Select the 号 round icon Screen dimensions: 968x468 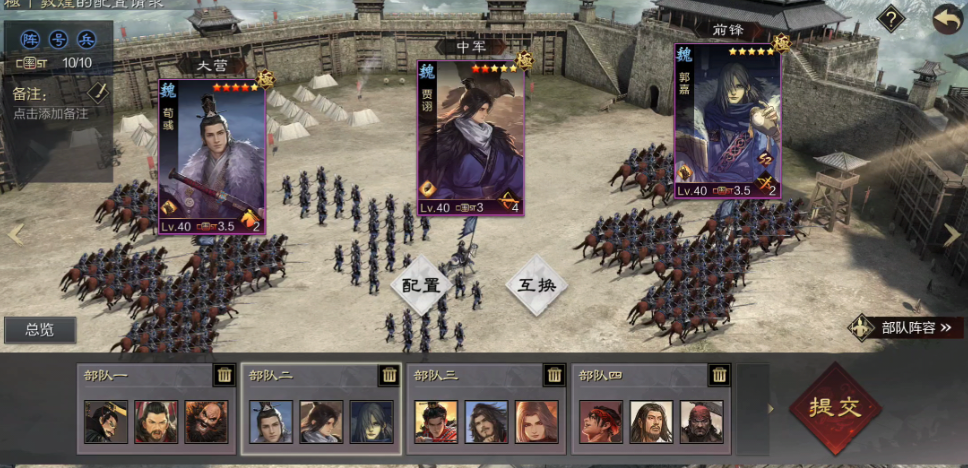point(58,41)
